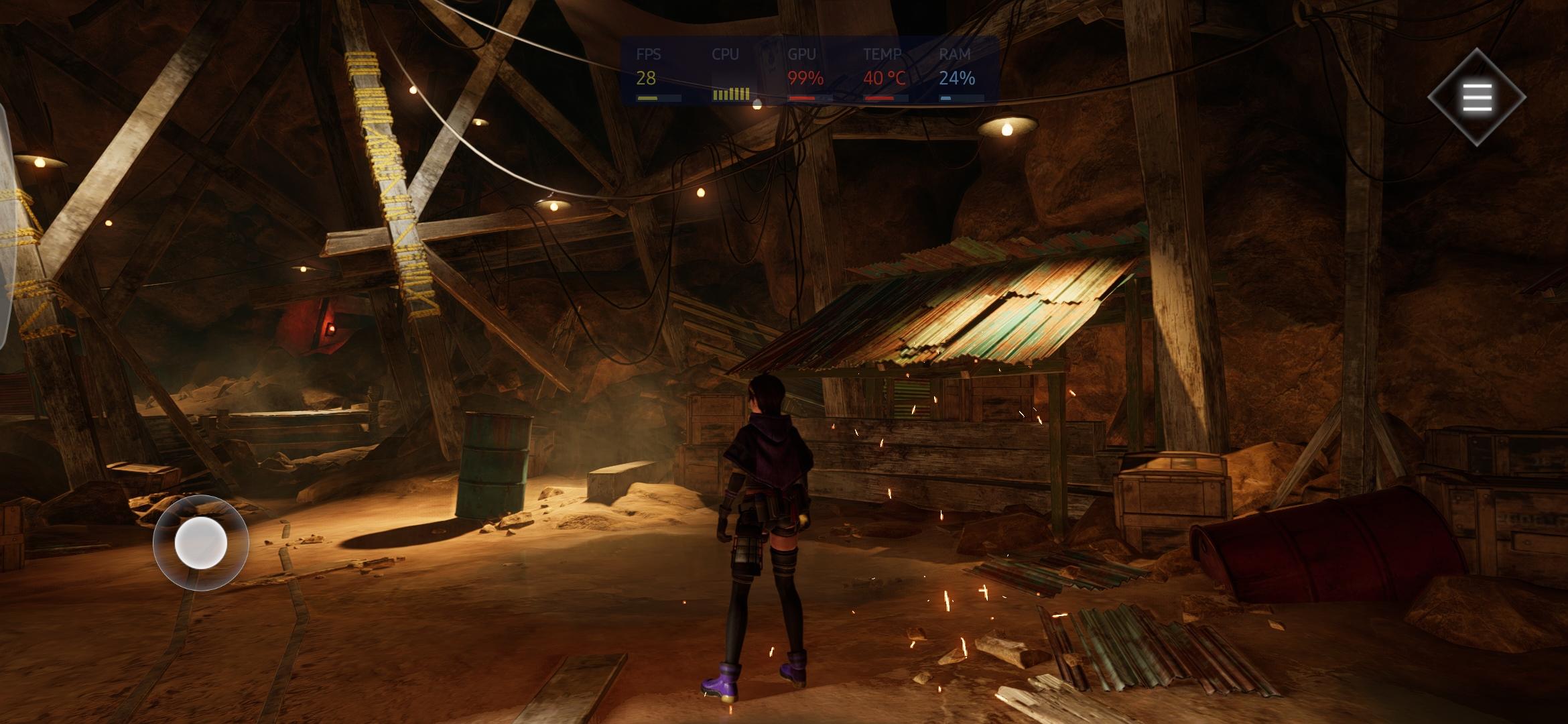Tap the virtual joystick thumb knob
The height and width of the screenshot is (724, 1568).
[200, 542]
